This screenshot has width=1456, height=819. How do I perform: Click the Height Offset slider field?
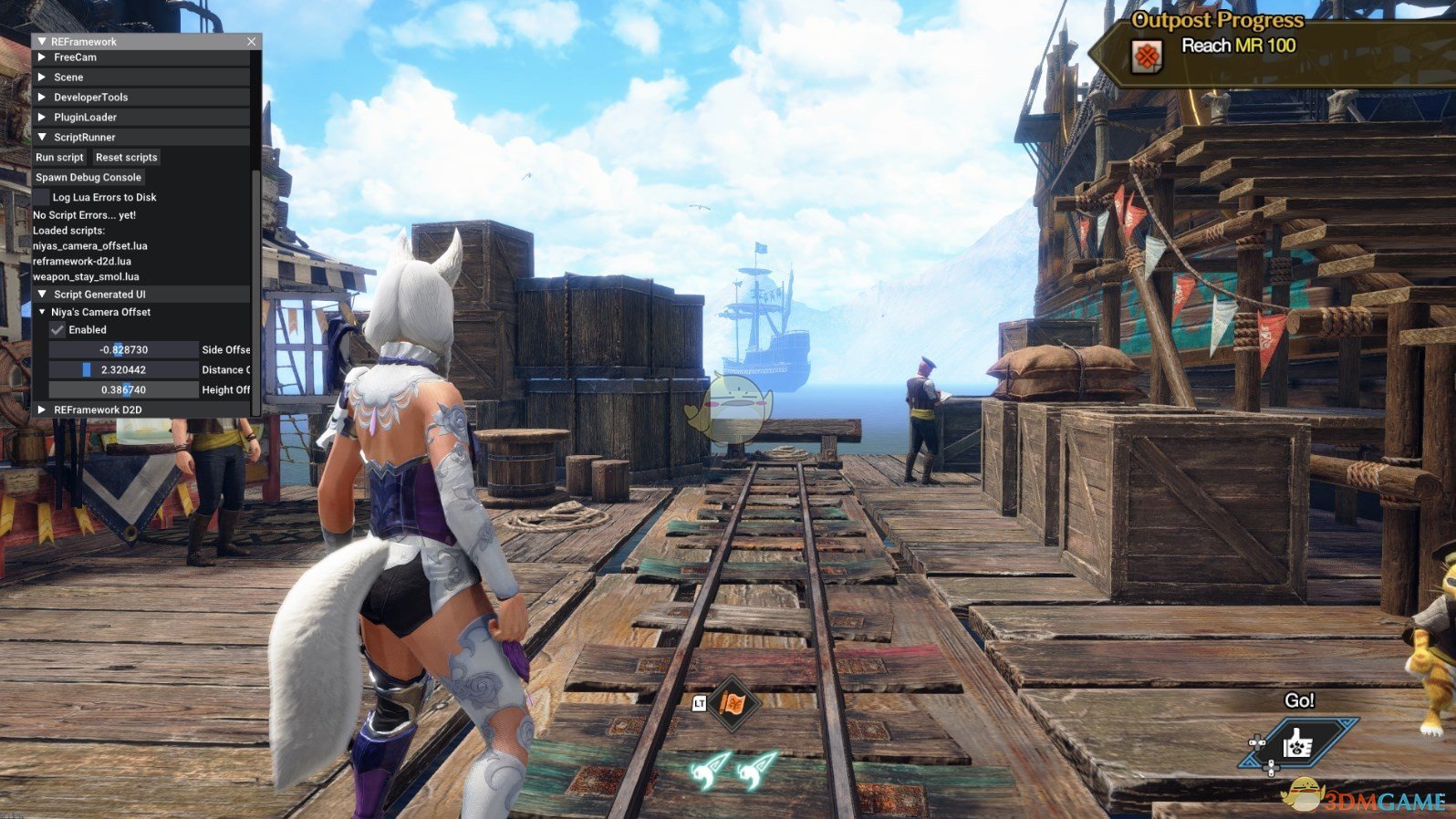pyautogui.click(x=123, y=390)
